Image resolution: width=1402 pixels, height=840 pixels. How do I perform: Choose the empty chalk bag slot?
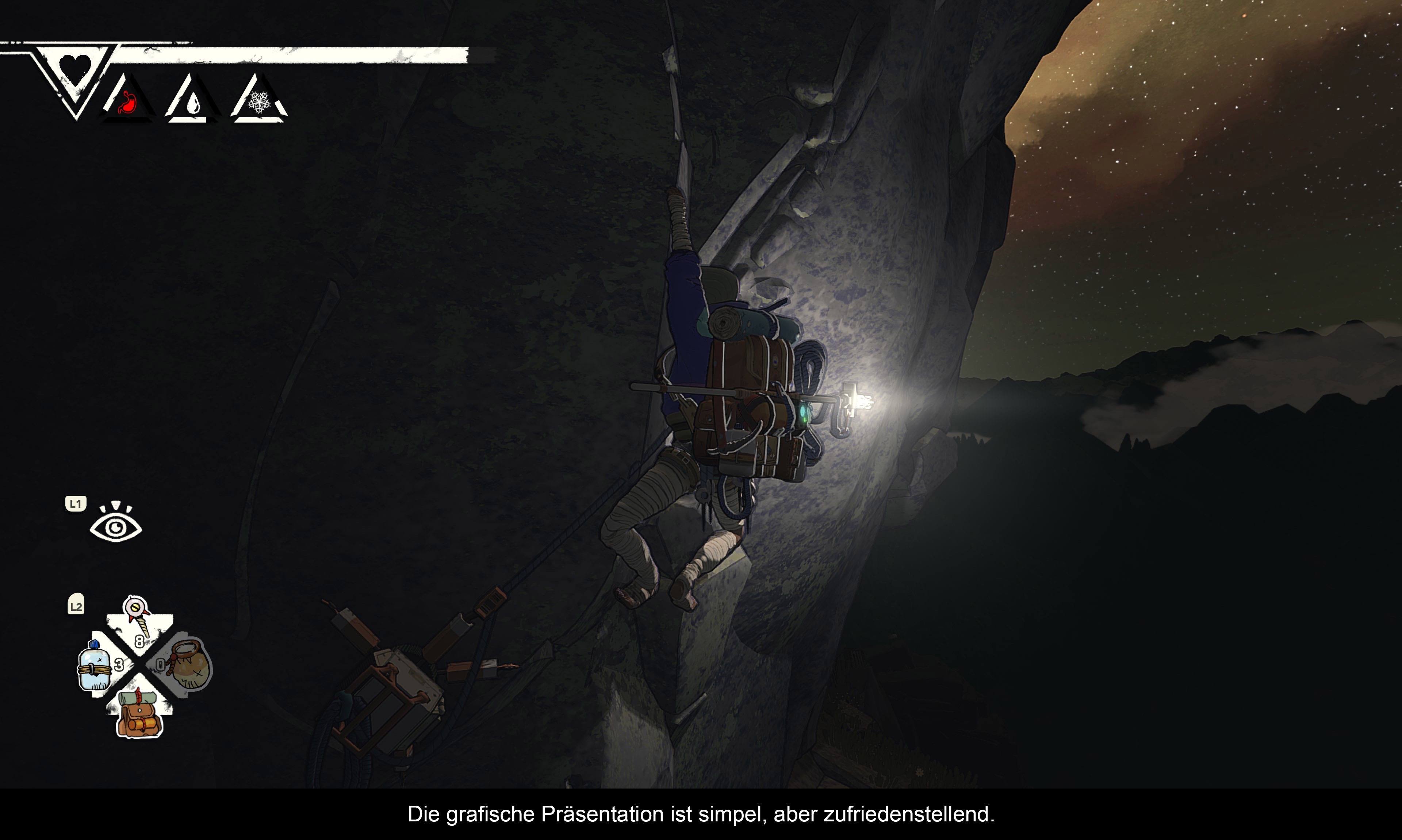(189, 664)
